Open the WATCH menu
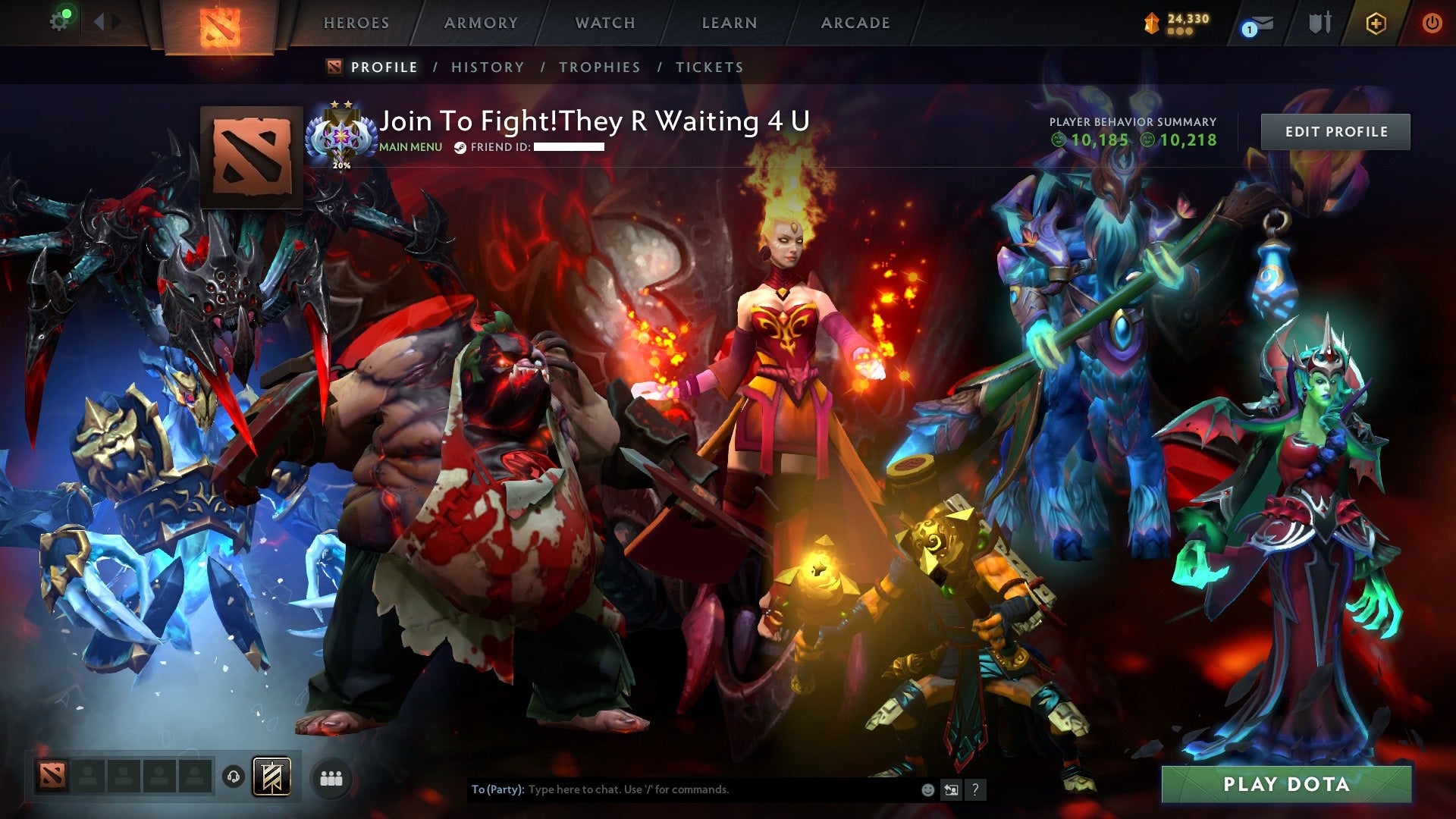The image size is (1456, 819). (x=604, y=23)
